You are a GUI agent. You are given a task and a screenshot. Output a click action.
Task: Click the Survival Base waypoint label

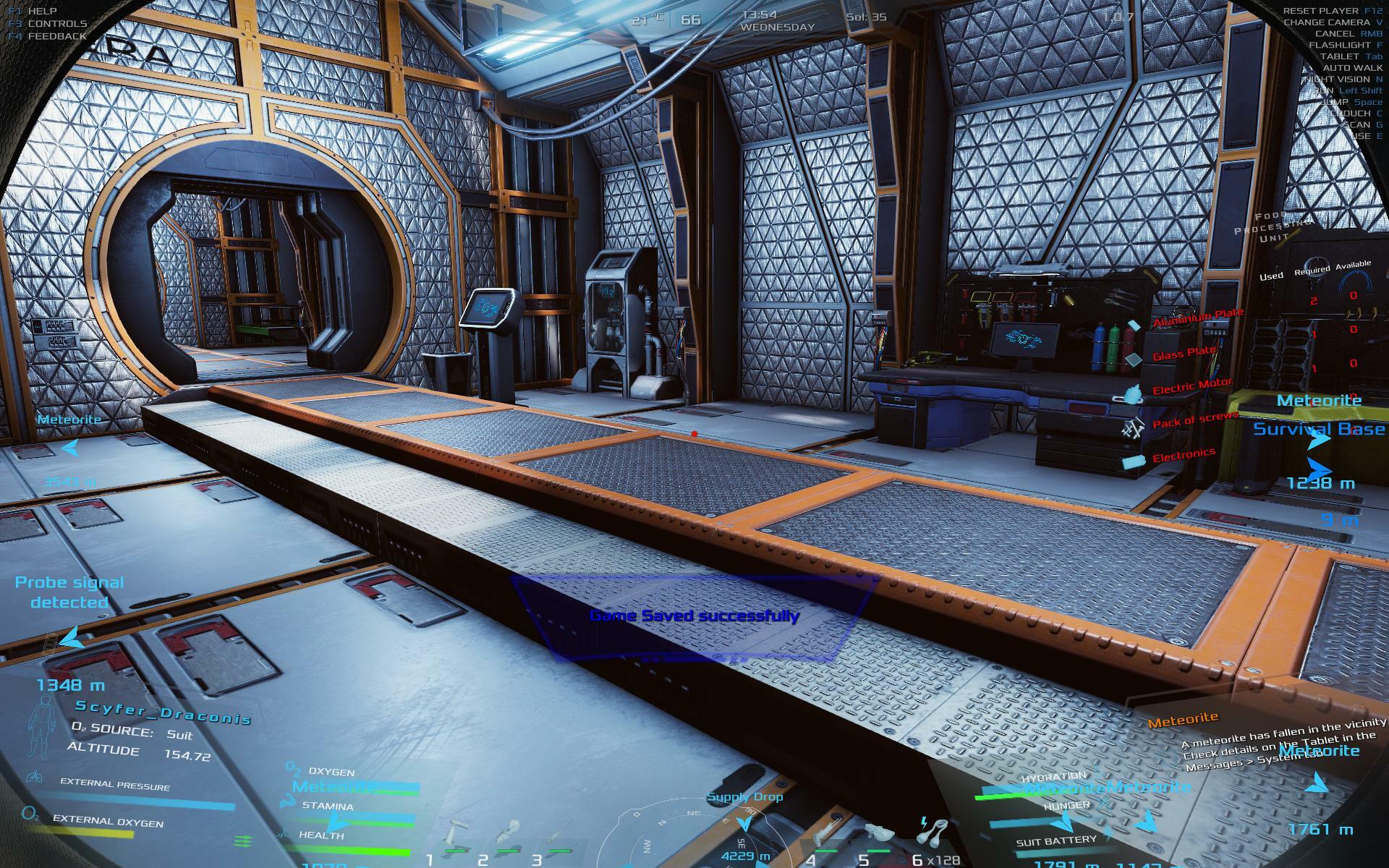point(1319,429)
